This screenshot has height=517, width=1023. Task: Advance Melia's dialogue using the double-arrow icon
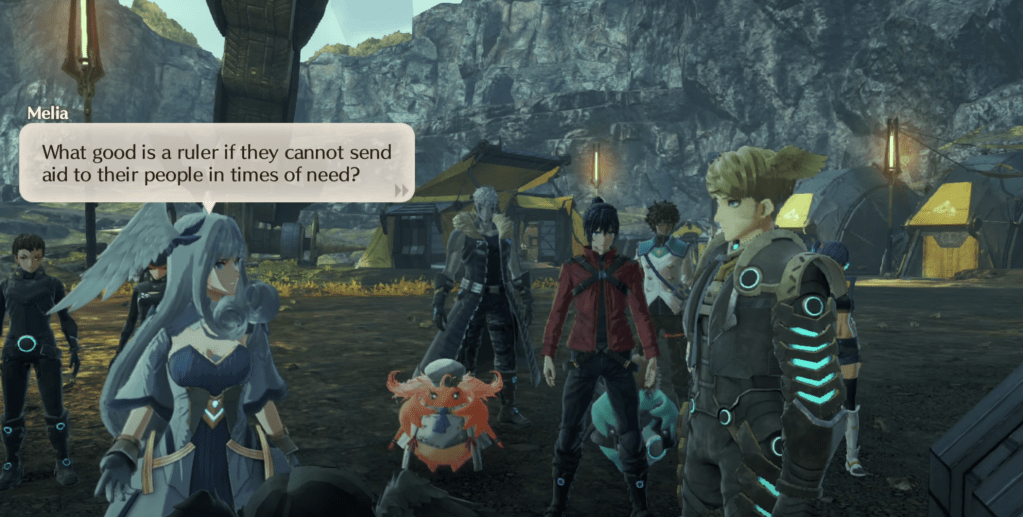coord(401,189)
